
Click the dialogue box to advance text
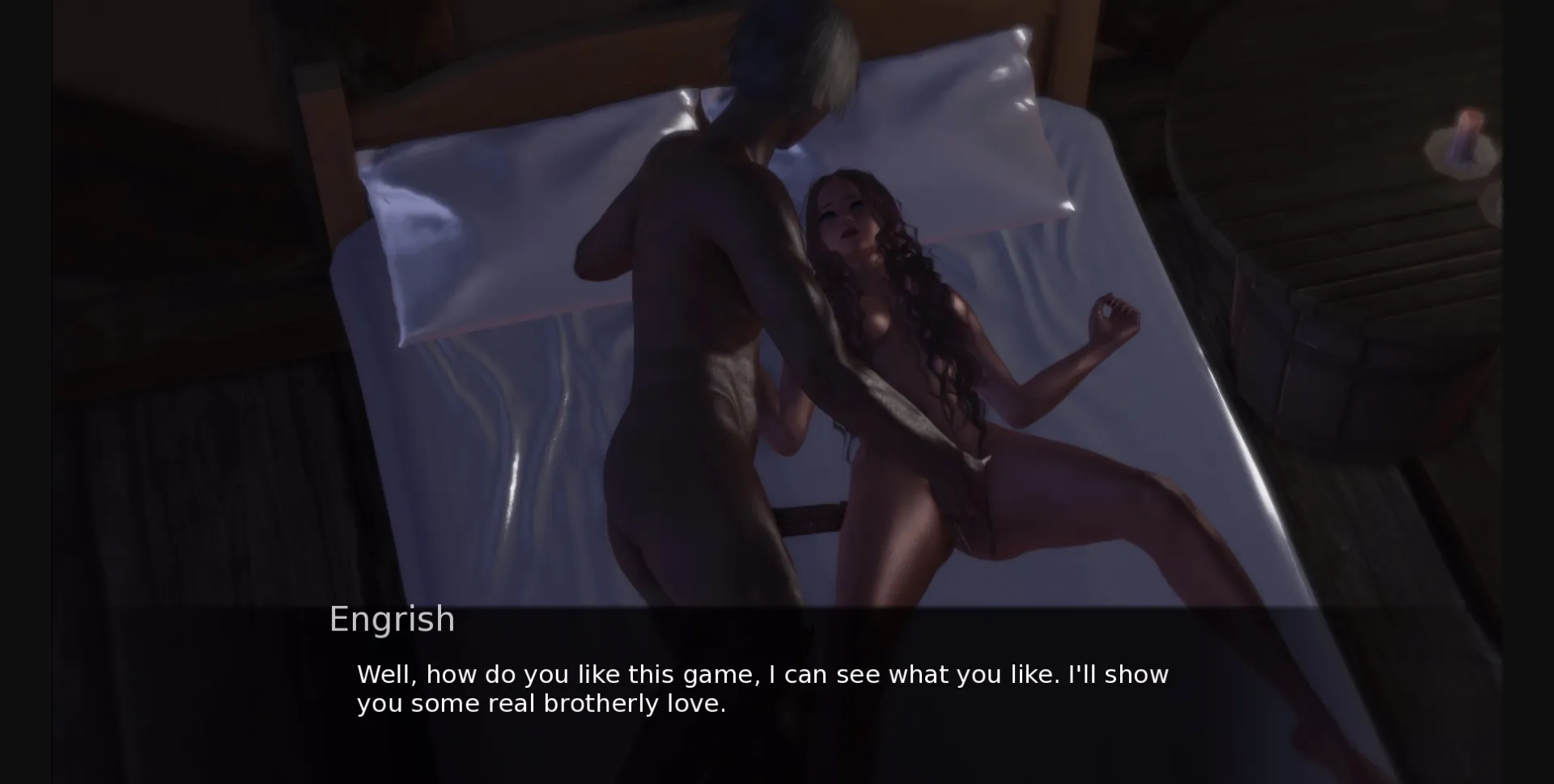tap(777, 692)
